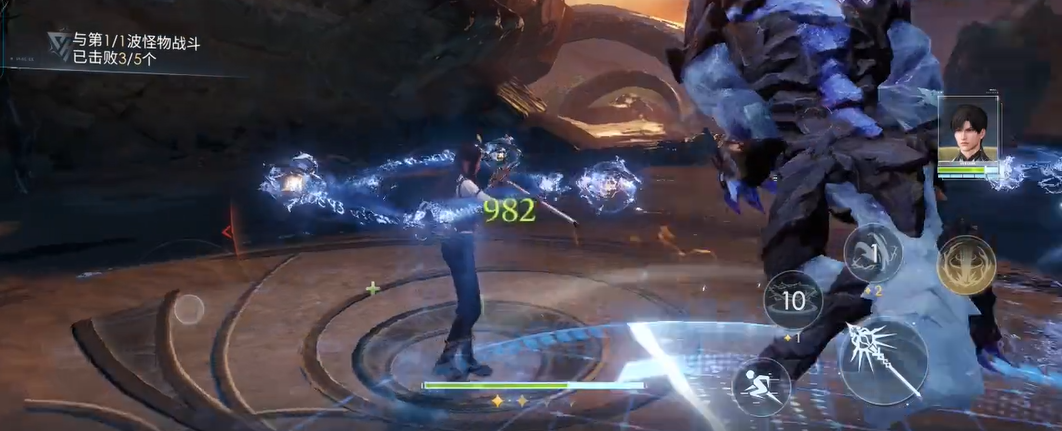Screen dimensions: 1062x431
Task: Switch to the dark-haired teammate portrait
Action: (967, 134)
